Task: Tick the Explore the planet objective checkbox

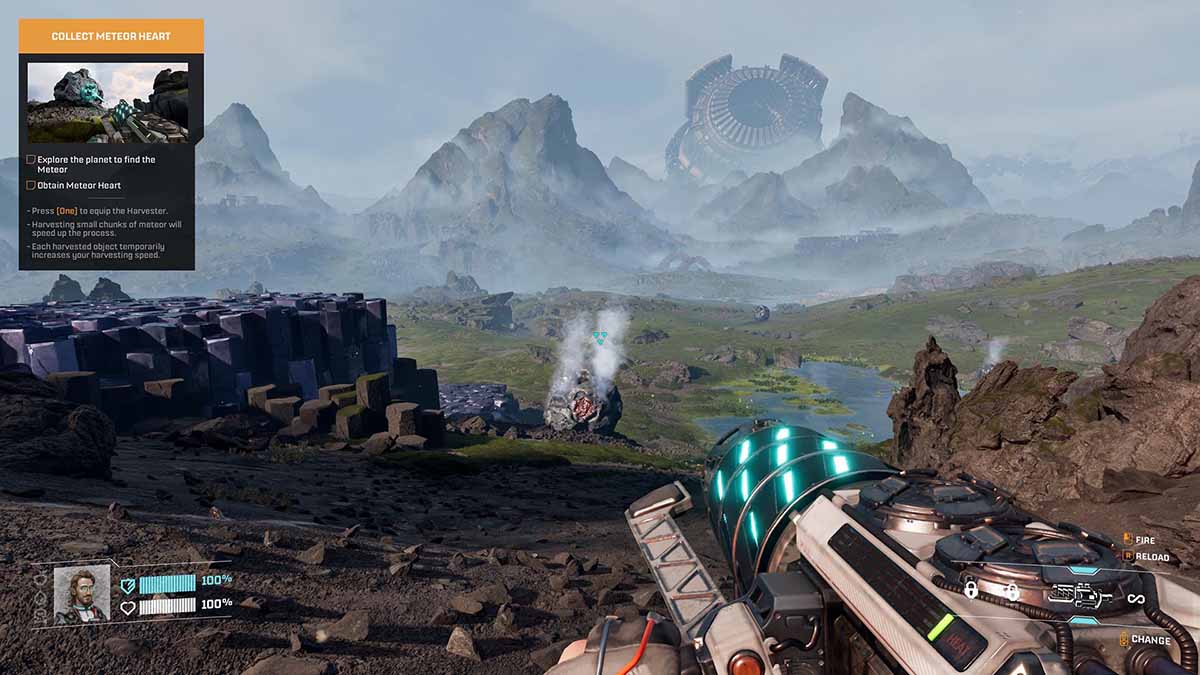Action: click(x=31, y=160)
